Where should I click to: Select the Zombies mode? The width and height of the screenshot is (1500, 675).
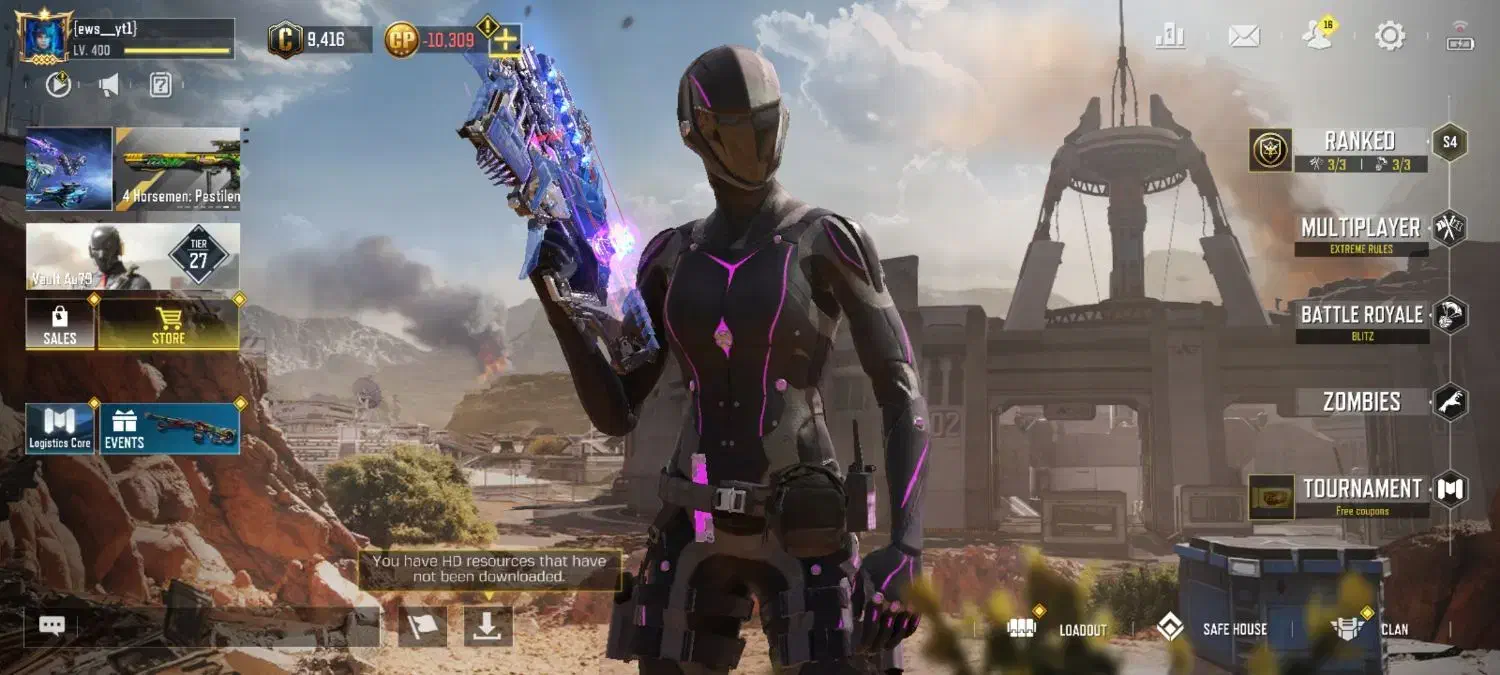pos(1362,402)
